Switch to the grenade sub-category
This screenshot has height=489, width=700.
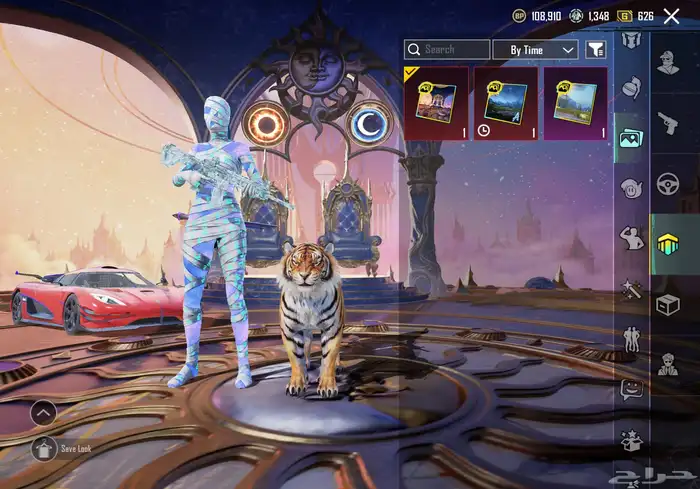(x=630, y=88)
